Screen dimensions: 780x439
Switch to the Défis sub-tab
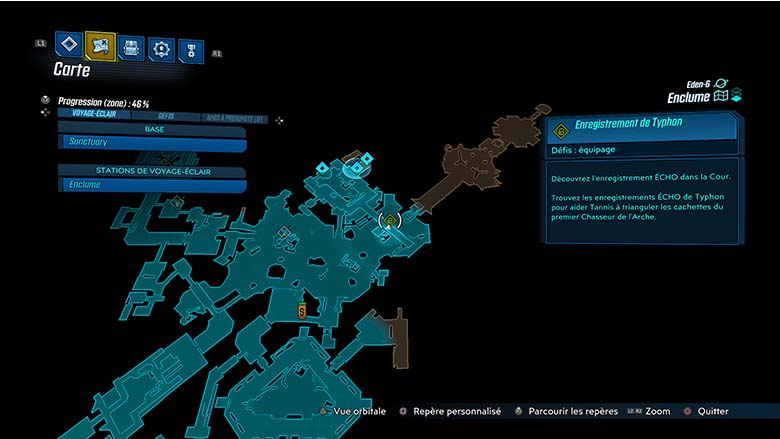(166, 116)
